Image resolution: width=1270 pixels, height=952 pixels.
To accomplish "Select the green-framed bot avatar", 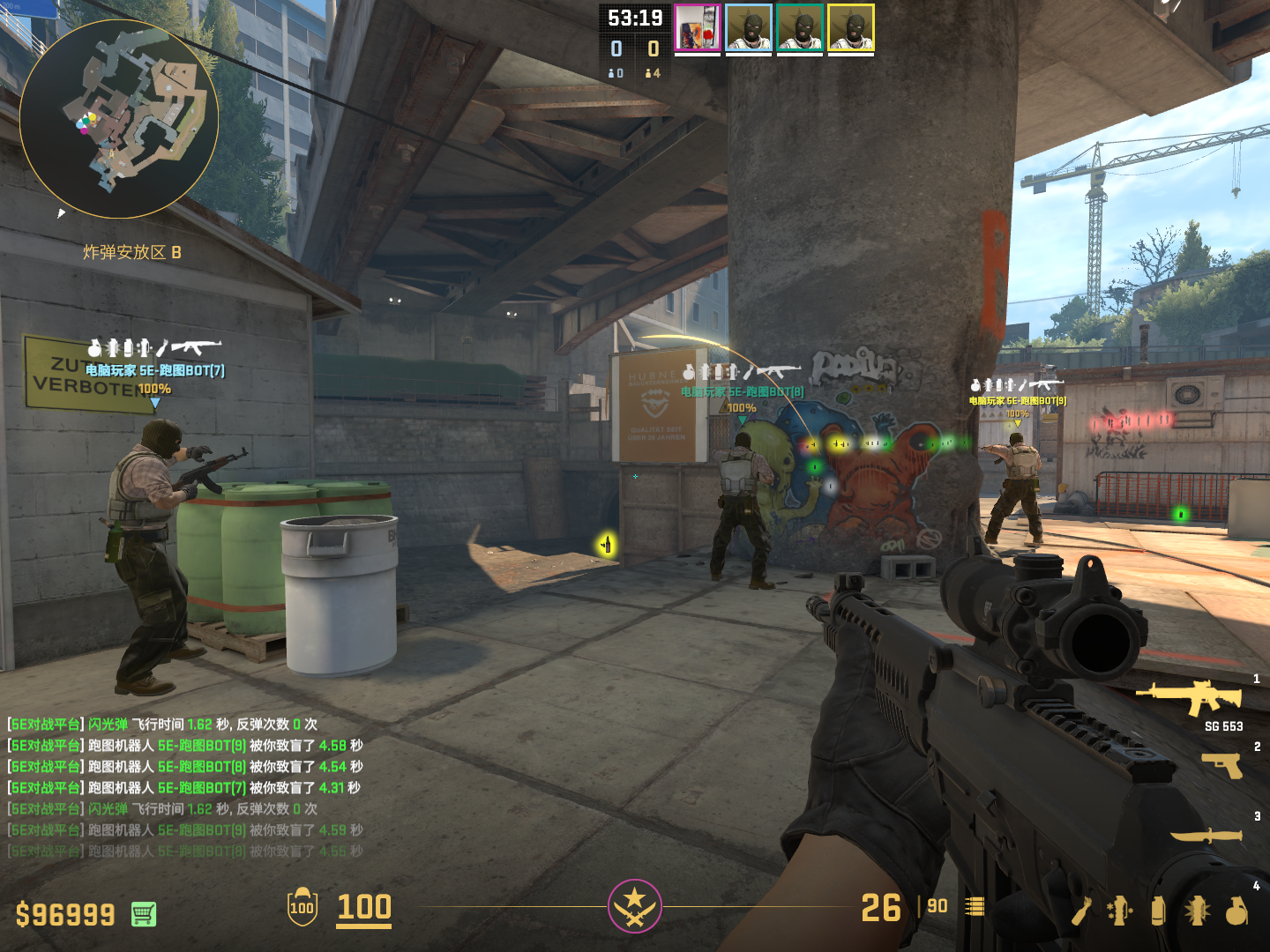I will 800,28.
